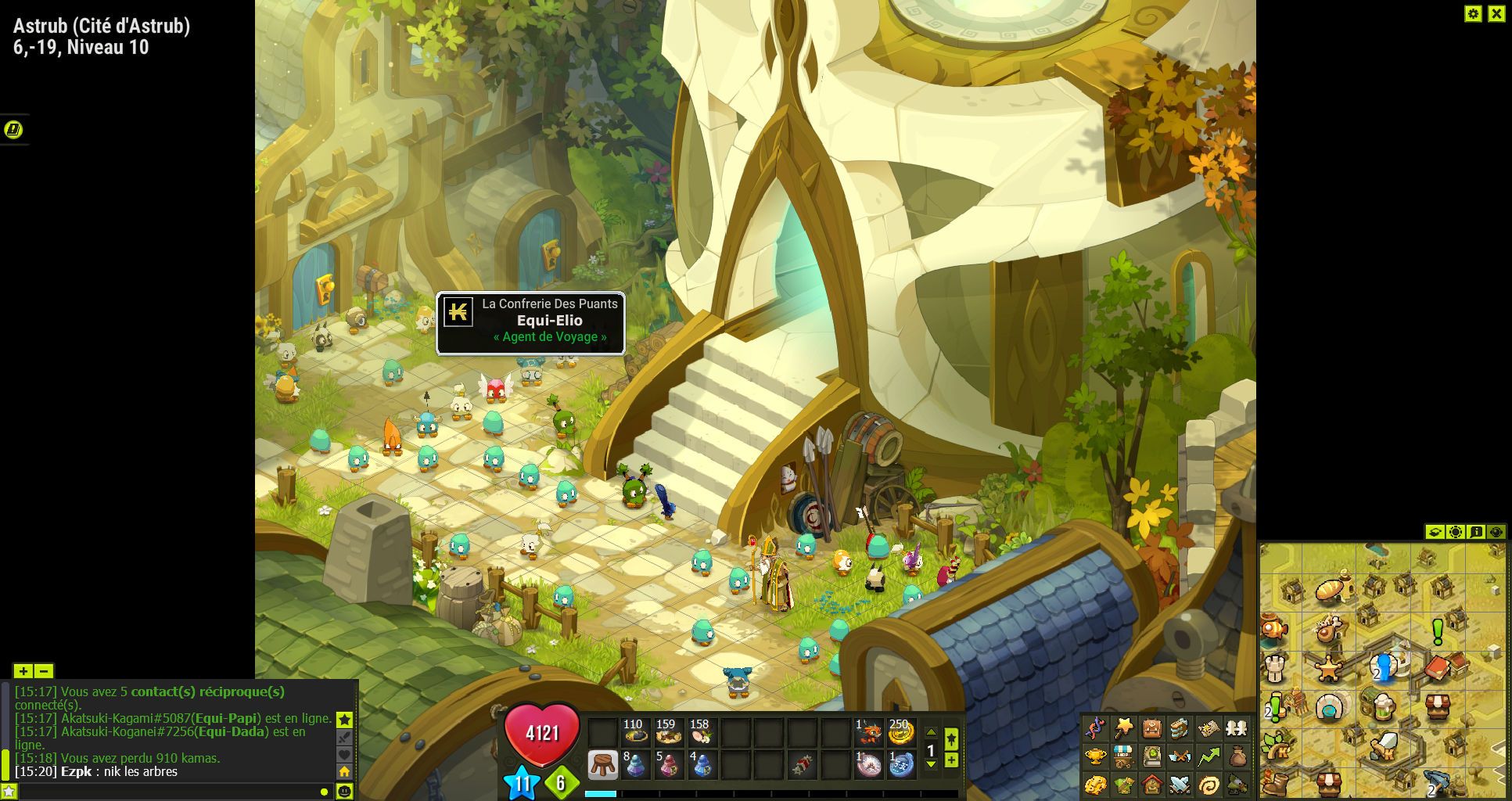Open the chat emote smiley button
Image resolution: width=1512 pixels, height=801 pixels.
[x=344, y=792]
